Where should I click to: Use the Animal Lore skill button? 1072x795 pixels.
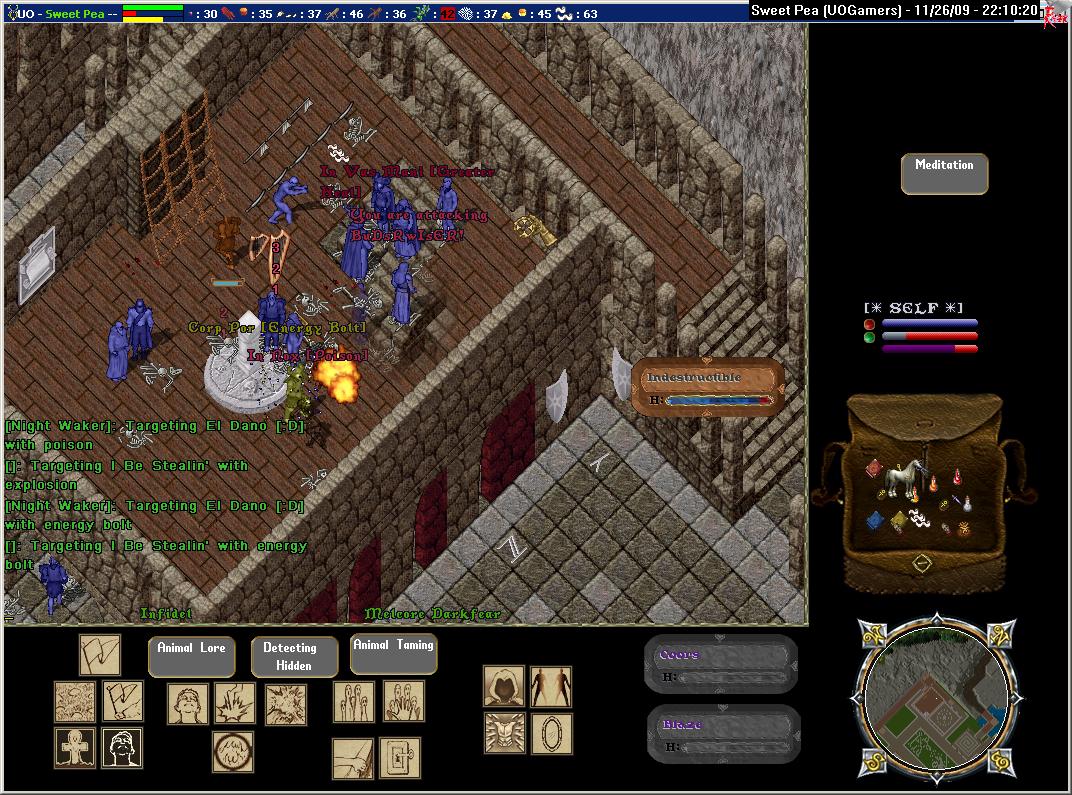(x=190, y=656)
